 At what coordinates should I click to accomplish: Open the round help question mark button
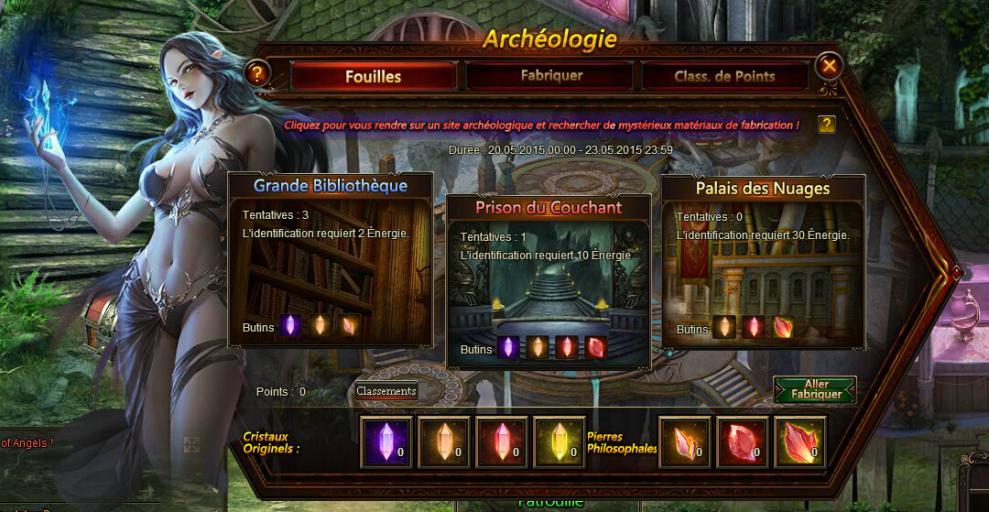pyautogui.click(x=258, y=72)
